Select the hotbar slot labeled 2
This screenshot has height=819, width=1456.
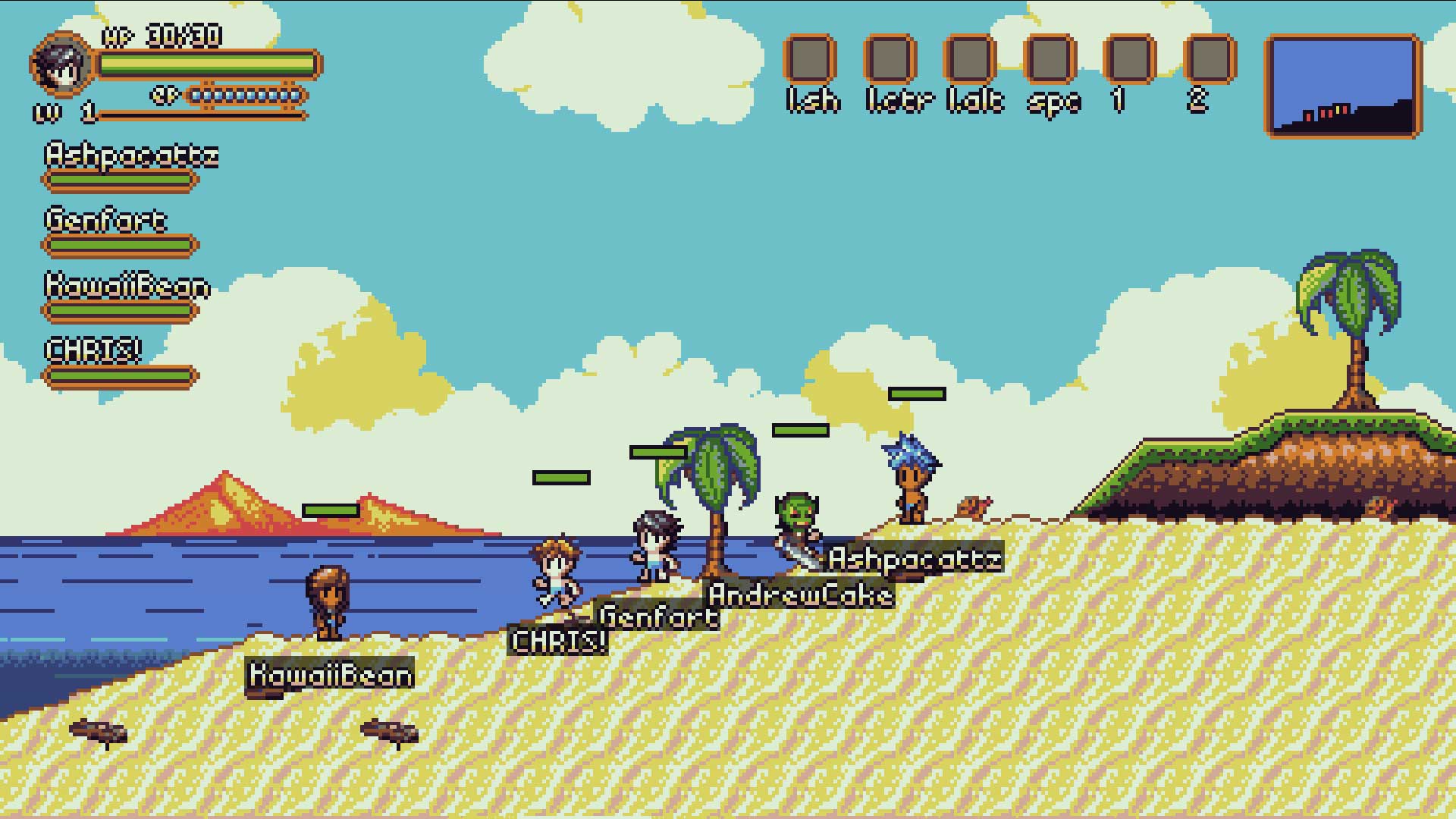pos(1210,58)
